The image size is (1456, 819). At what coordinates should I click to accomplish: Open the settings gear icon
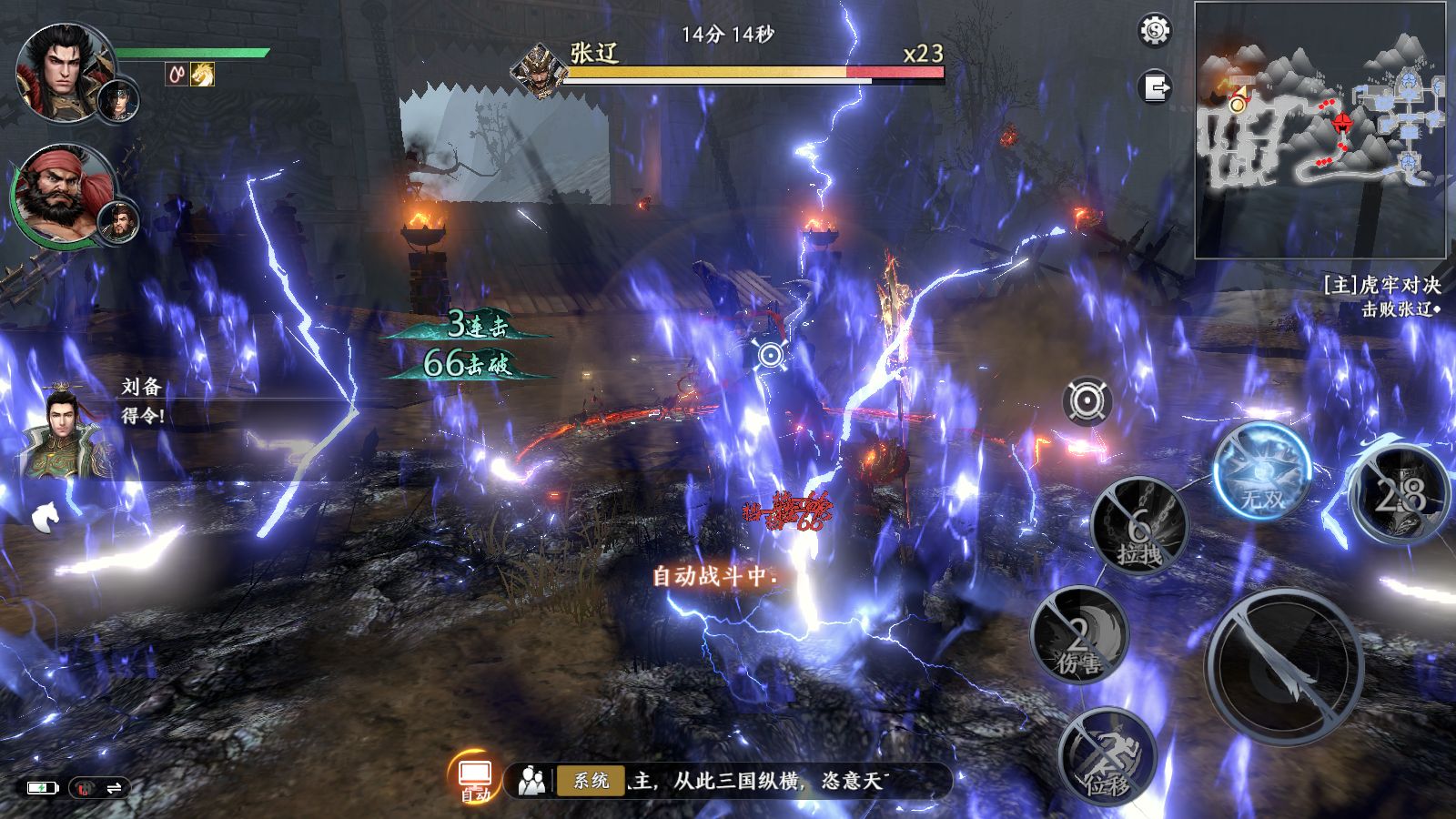(x=1155, y=31)
